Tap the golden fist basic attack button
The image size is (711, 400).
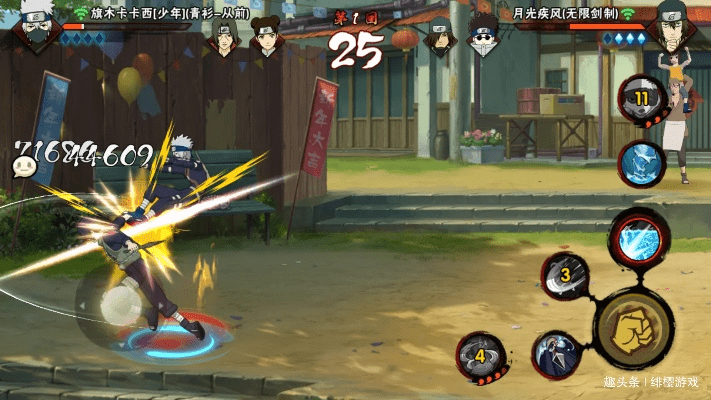[633, 326]
